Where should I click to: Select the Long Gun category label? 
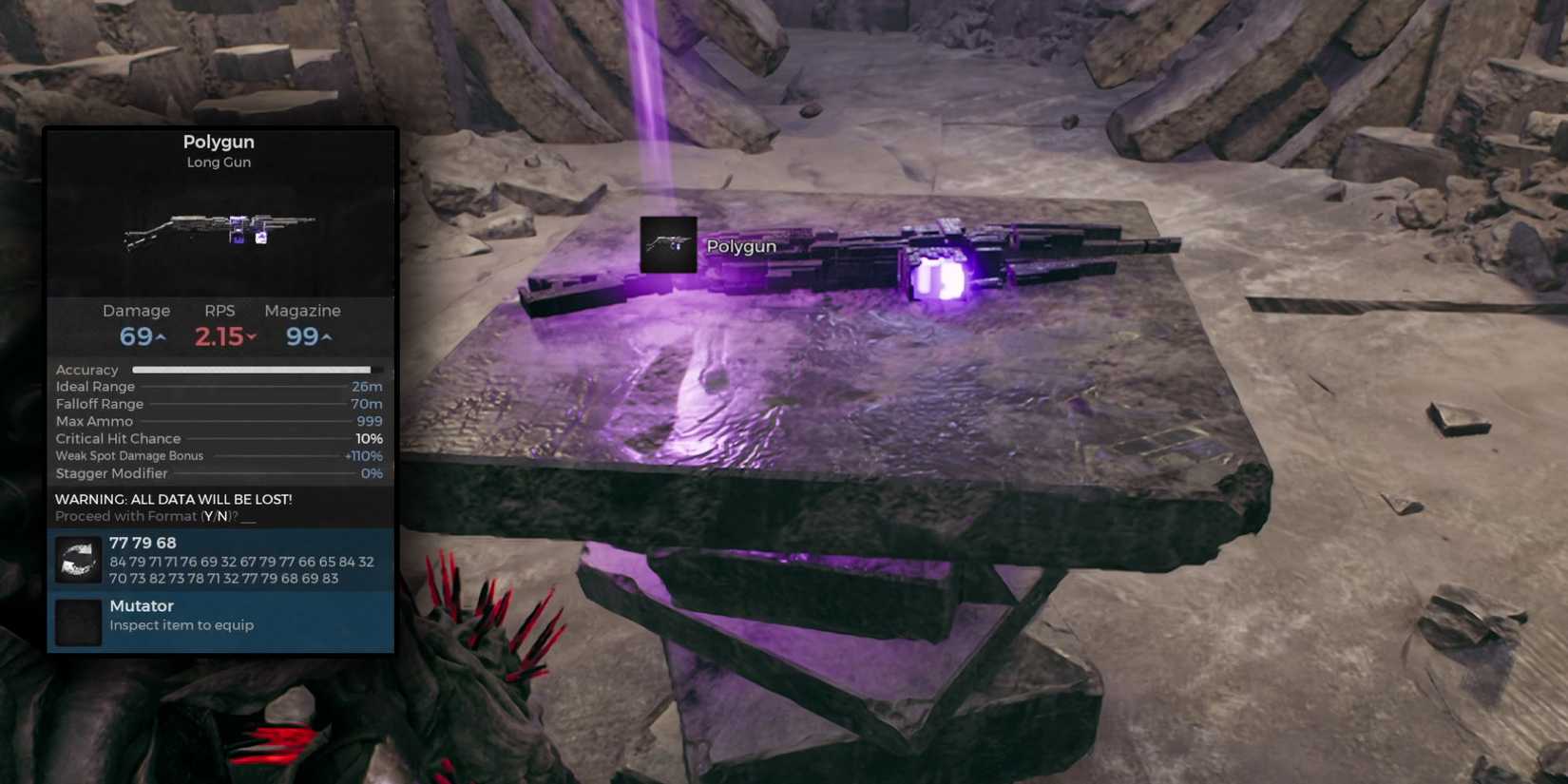pyautogui.click(x=219, y=162)
